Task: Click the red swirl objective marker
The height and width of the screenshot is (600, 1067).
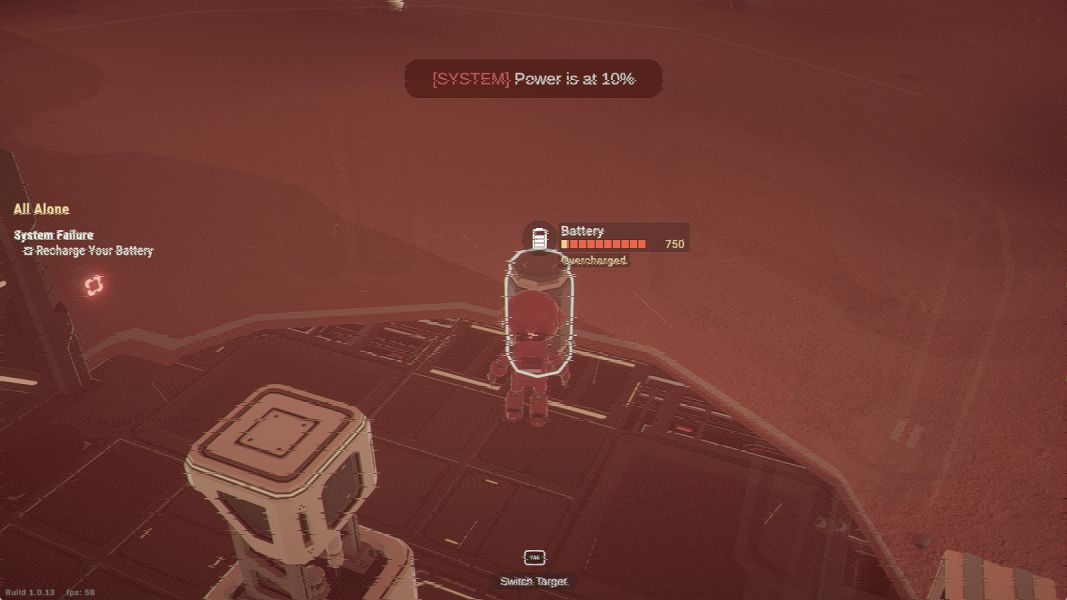Action: point(94,286)
